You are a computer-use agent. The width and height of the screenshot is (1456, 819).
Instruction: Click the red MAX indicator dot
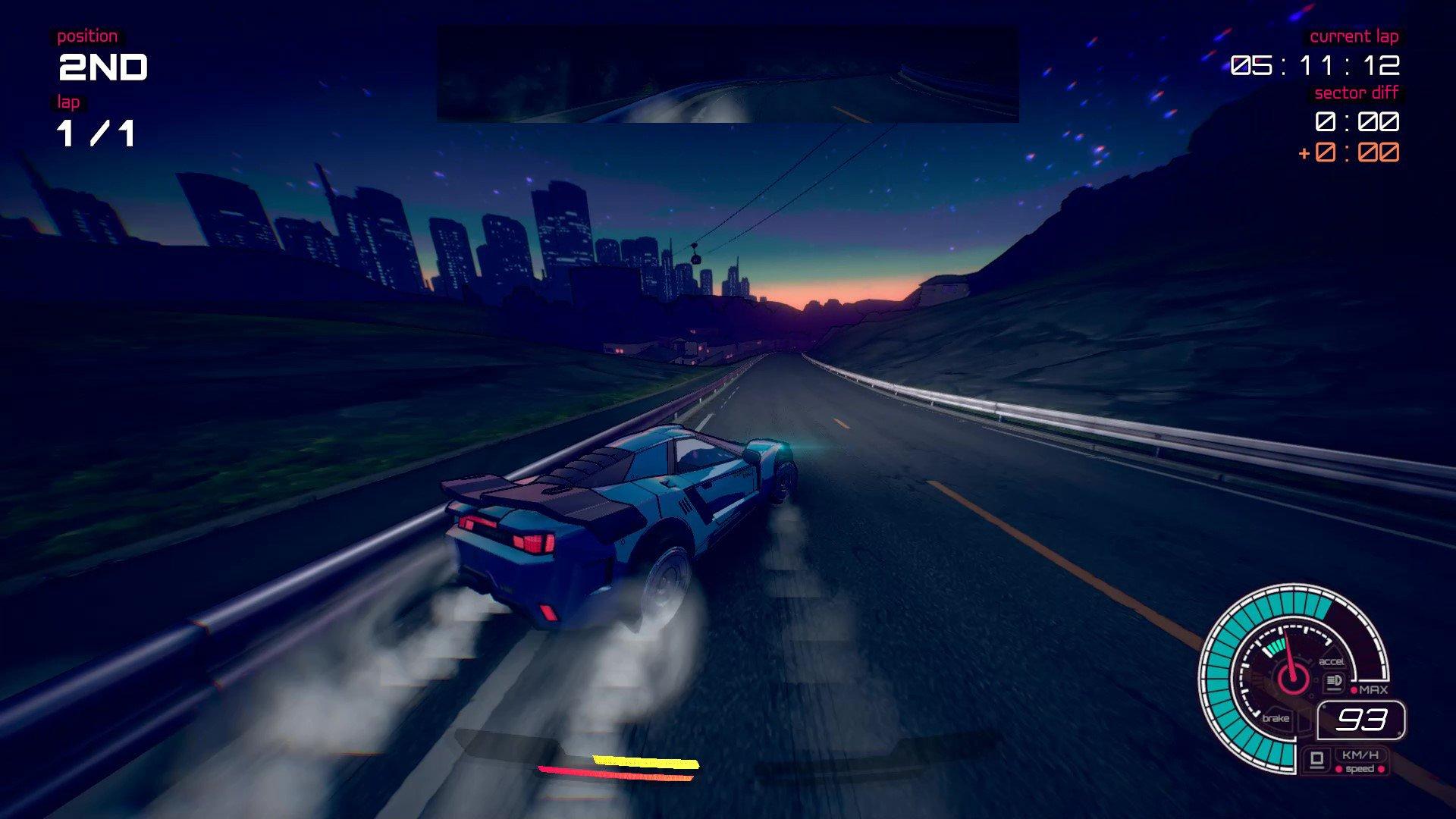pyautogui.click(x=1355, y=689)
